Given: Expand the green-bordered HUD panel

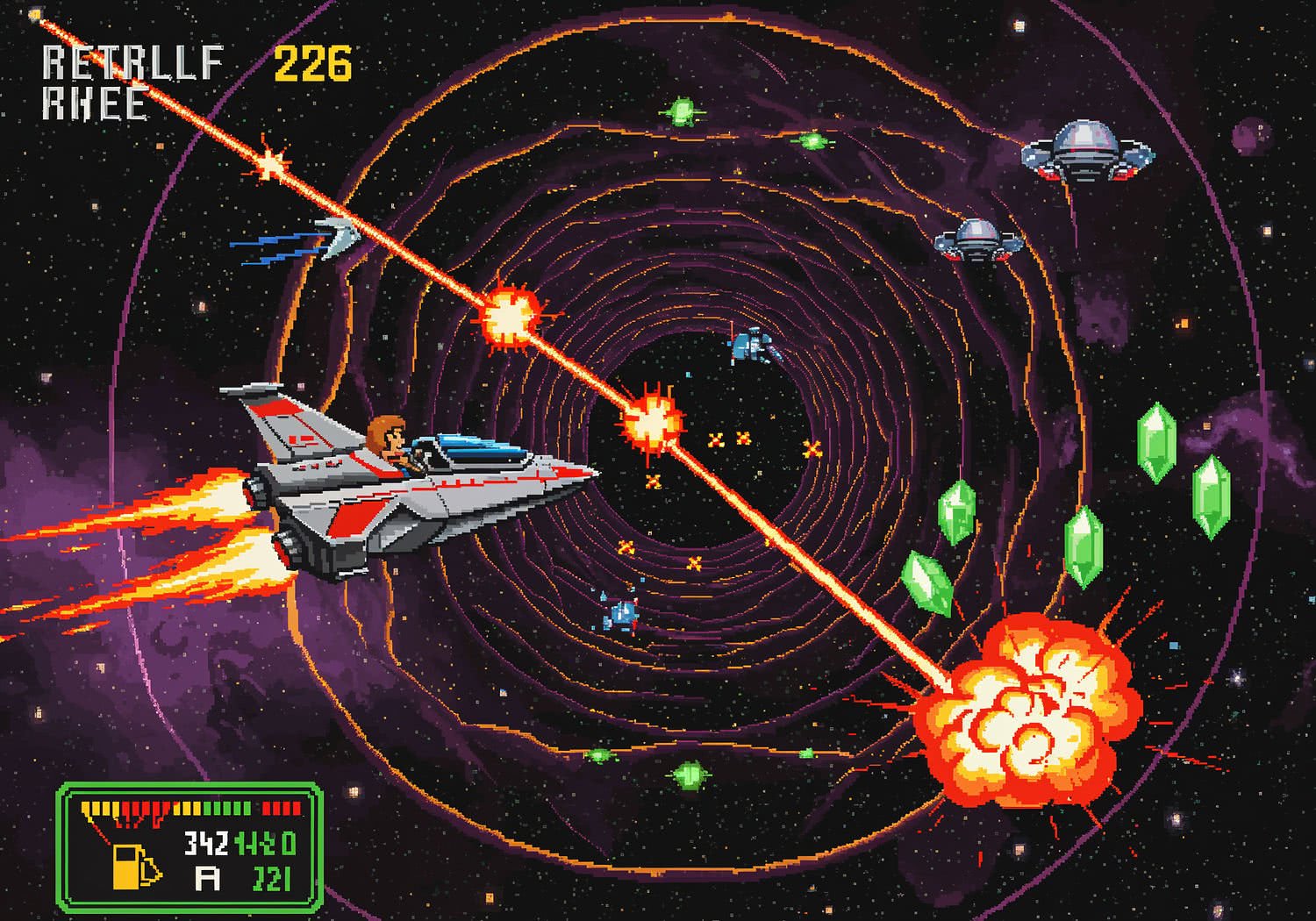Looking at the screenshot, I should click(189, 846).
